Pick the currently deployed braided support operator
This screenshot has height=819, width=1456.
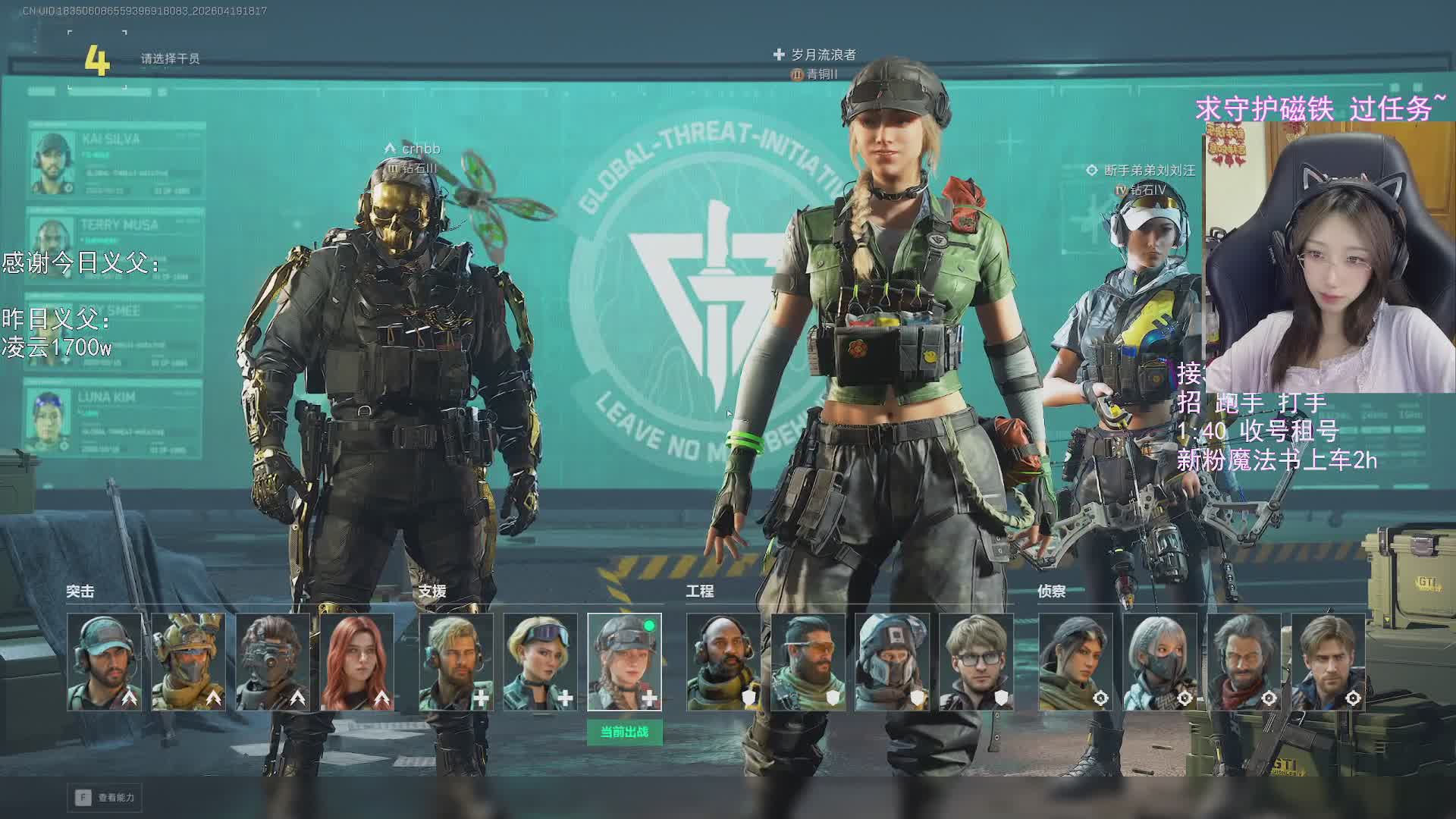coord(625,661)
